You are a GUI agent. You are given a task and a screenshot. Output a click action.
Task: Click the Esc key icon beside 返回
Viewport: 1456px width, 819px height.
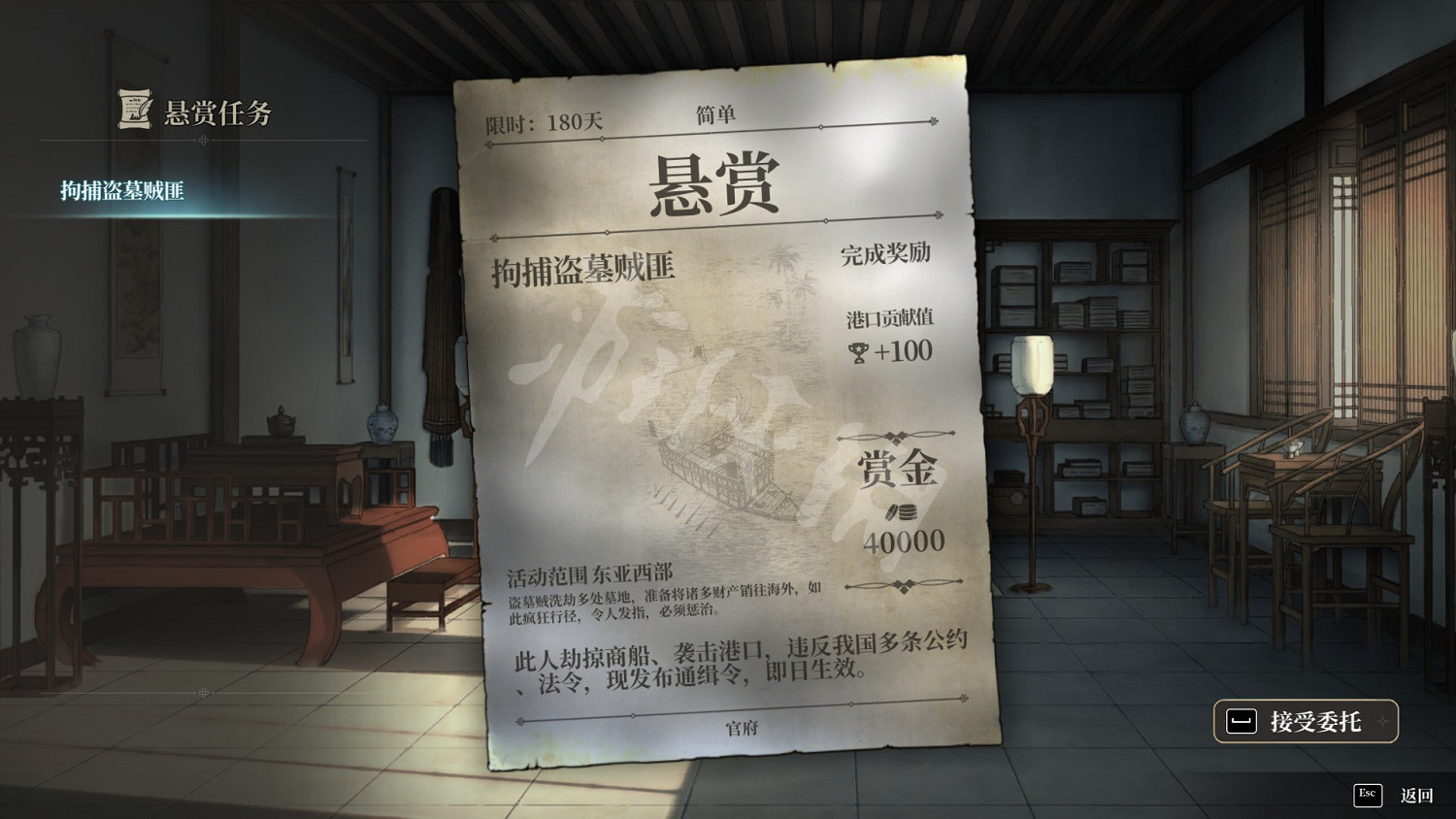(x=1368, y=795)
